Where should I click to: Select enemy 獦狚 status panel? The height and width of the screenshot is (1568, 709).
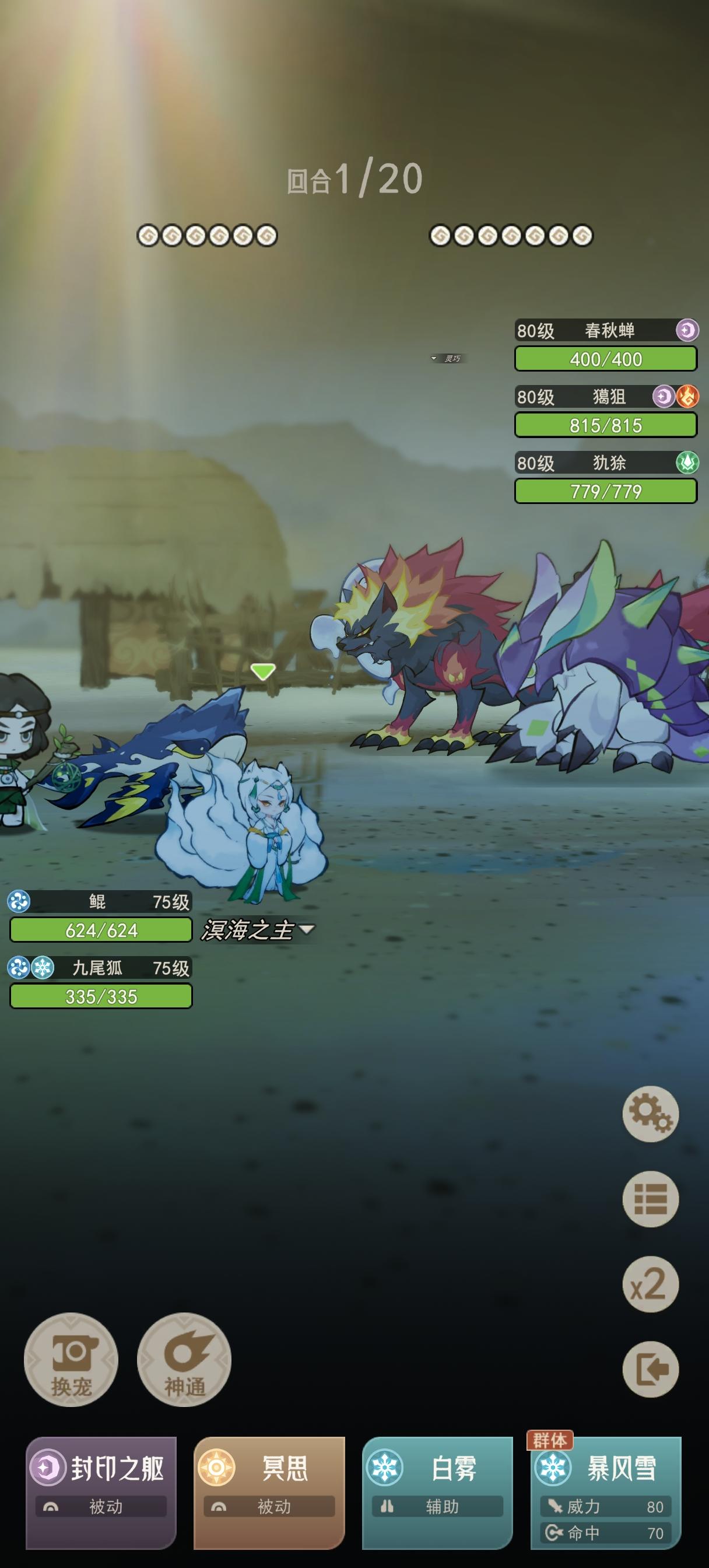pos(606,411)
